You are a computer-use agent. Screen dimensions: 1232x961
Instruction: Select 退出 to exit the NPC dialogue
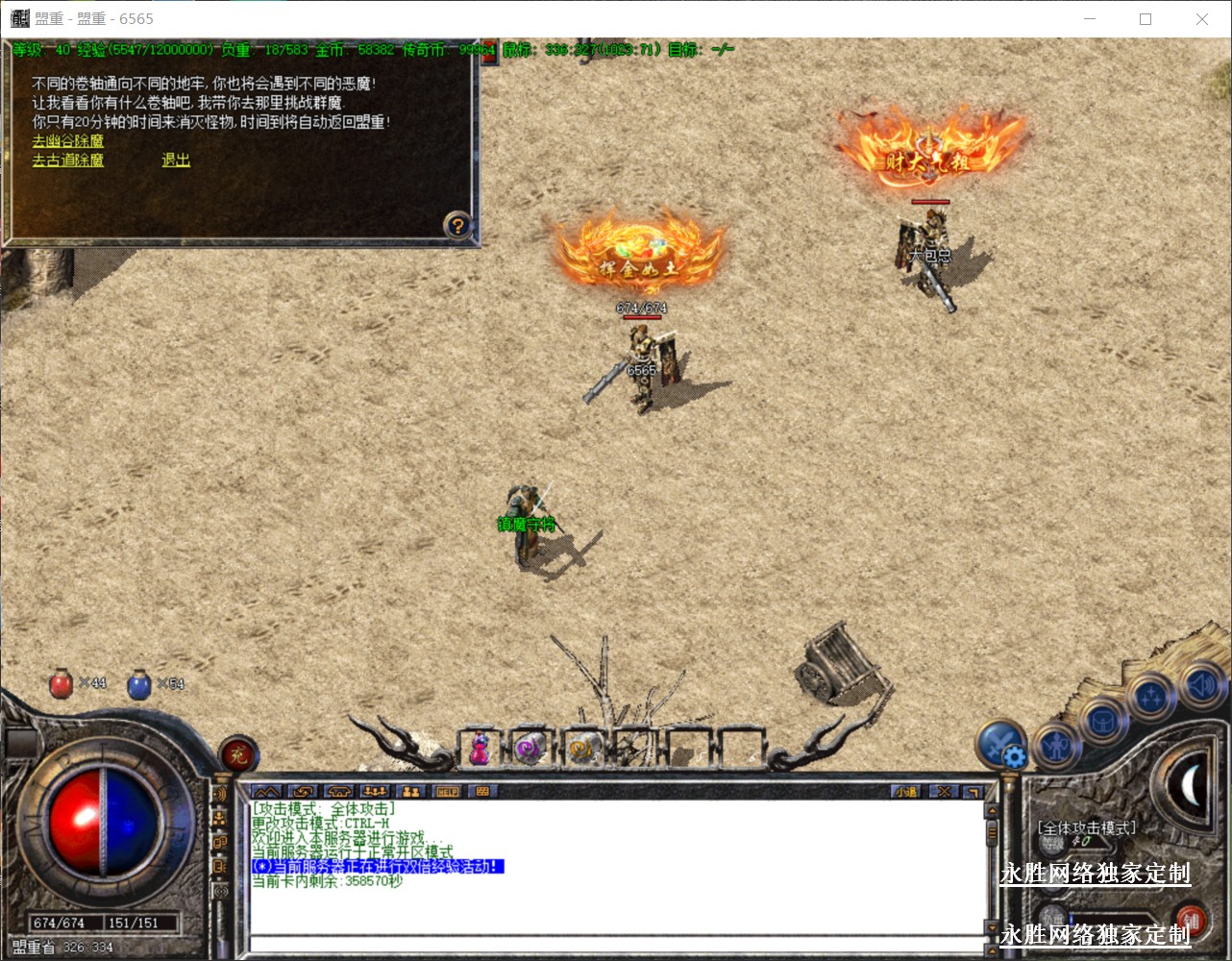(176, 160)
